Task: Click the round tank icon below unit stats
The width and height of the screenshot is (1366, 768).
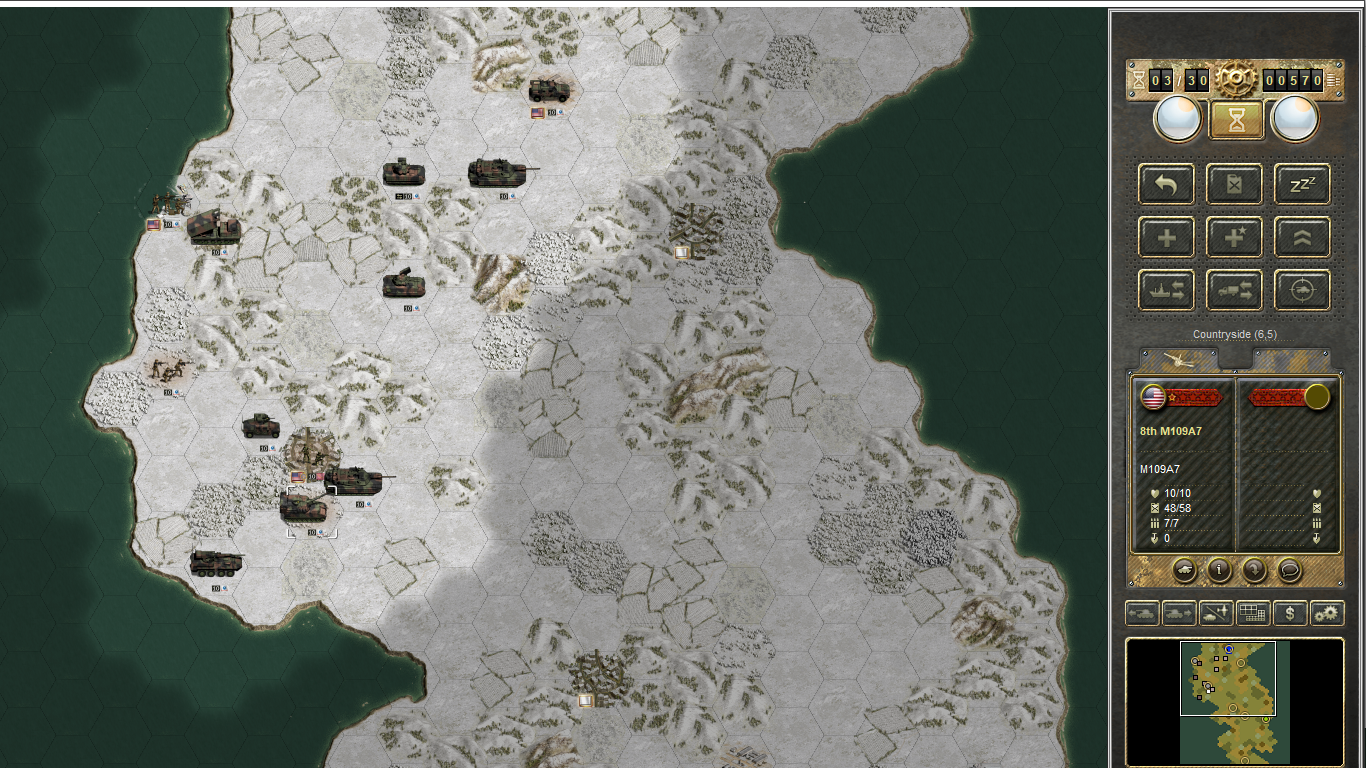Action: 1184,570
